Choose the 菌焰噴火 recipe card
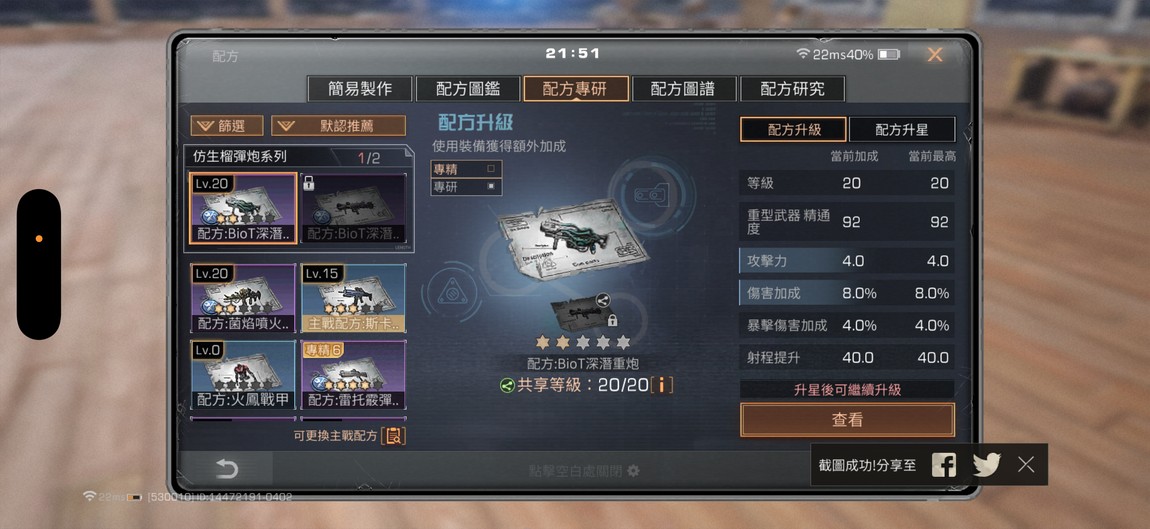This screenshot has height=529, width=1150. point(243,298)
